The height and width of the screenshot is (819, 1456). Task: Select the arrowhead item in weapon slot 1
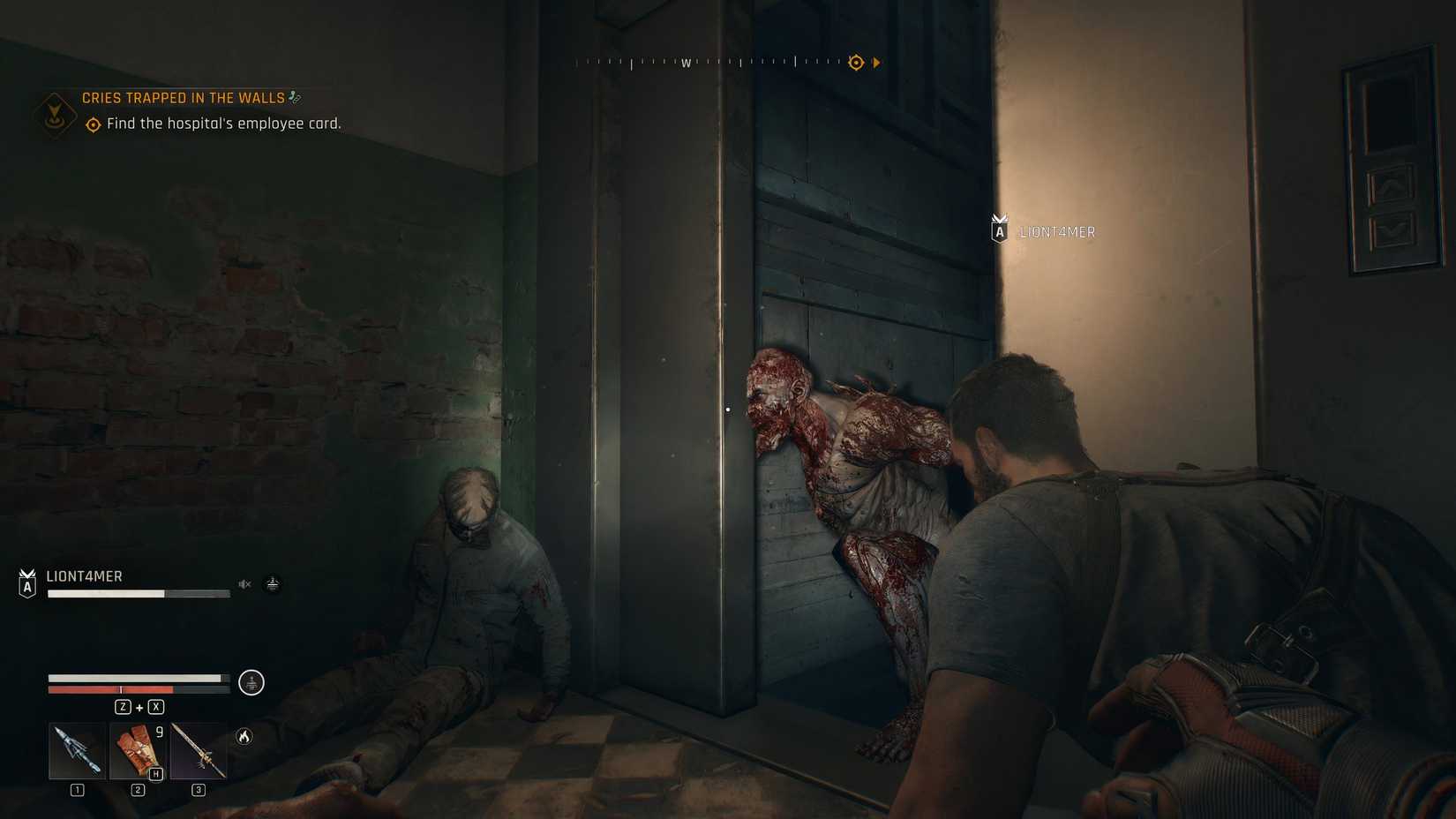point(77,751)
